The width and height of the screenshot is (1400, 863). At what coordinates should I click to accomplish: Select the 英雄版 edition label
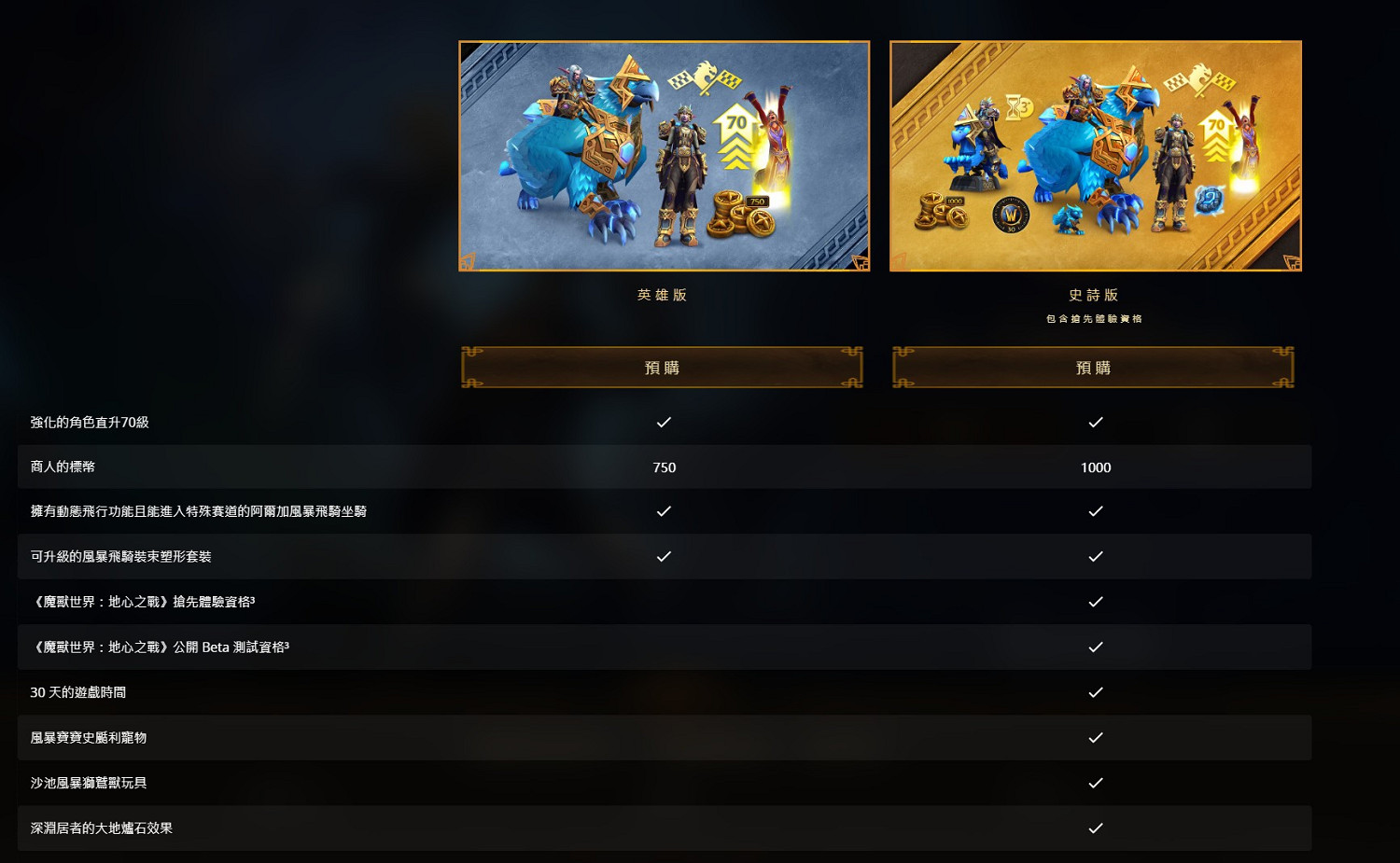coord(663,294)
